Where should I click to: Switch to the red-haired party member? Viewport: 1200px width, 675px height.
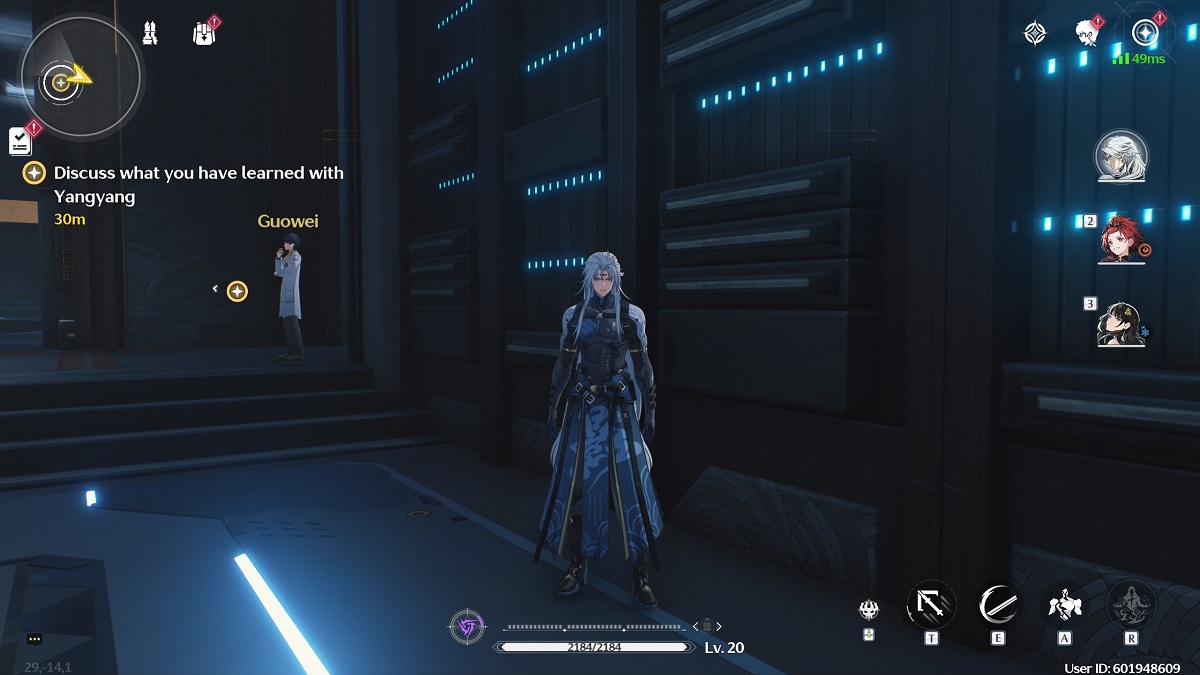point(1120,240)
